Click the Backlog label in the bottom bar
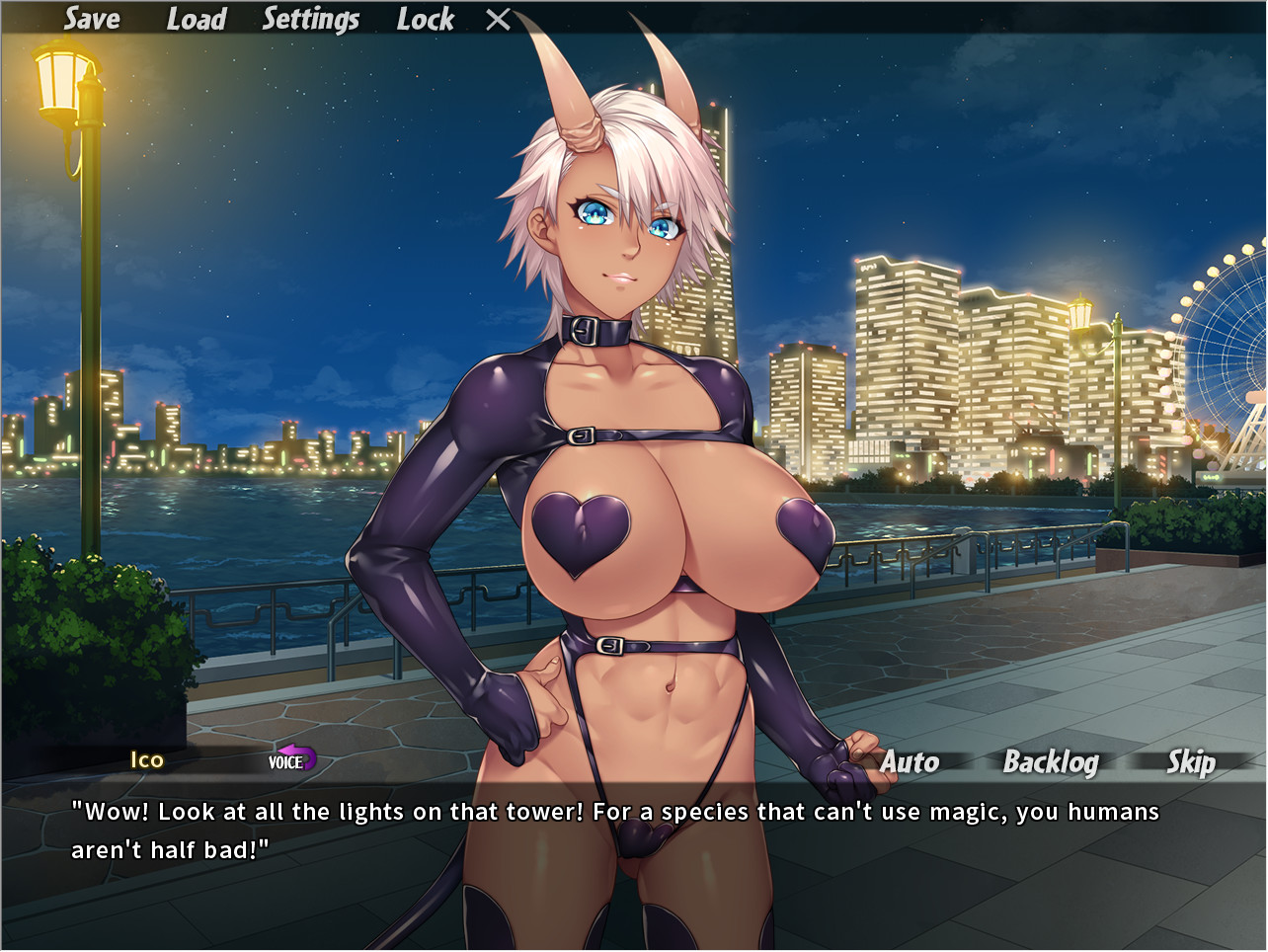 [1051, 761]
